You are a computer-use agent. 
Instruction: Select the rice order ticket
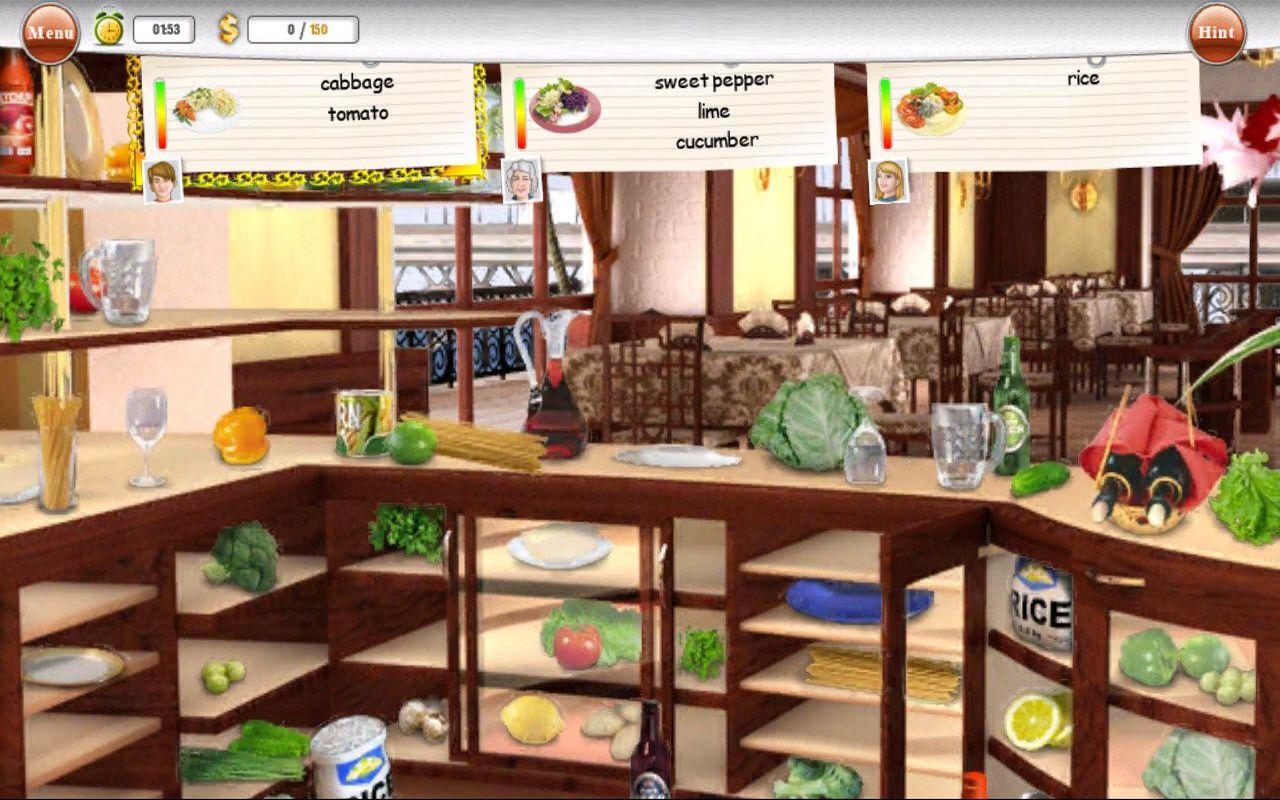[1035, 110]
